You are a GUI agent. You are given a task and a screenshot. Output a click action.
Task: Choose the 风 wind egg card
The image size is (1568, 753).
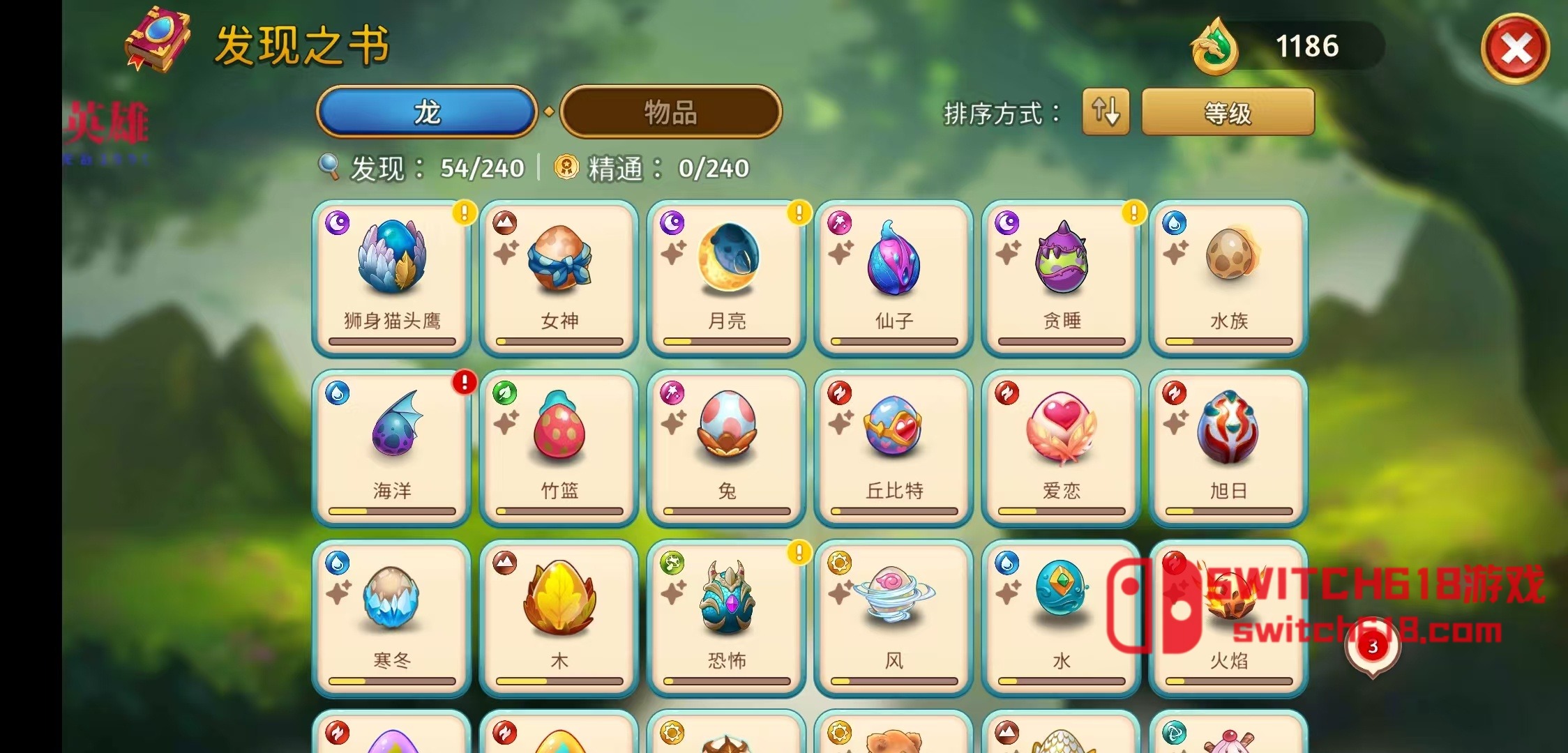point(894,618)
